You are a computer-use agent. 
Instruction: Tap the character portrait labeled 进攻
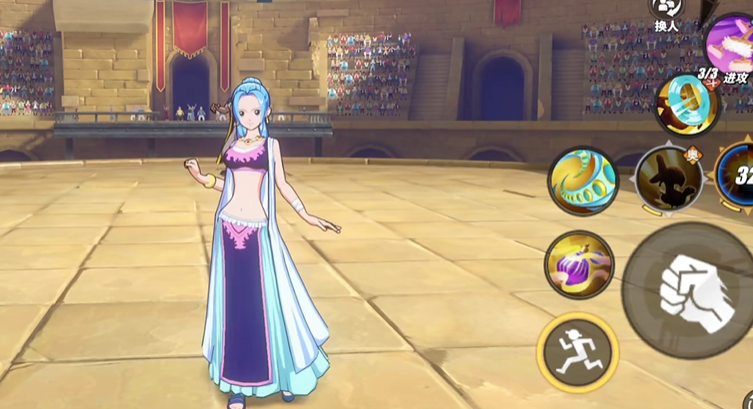(733, 45)
